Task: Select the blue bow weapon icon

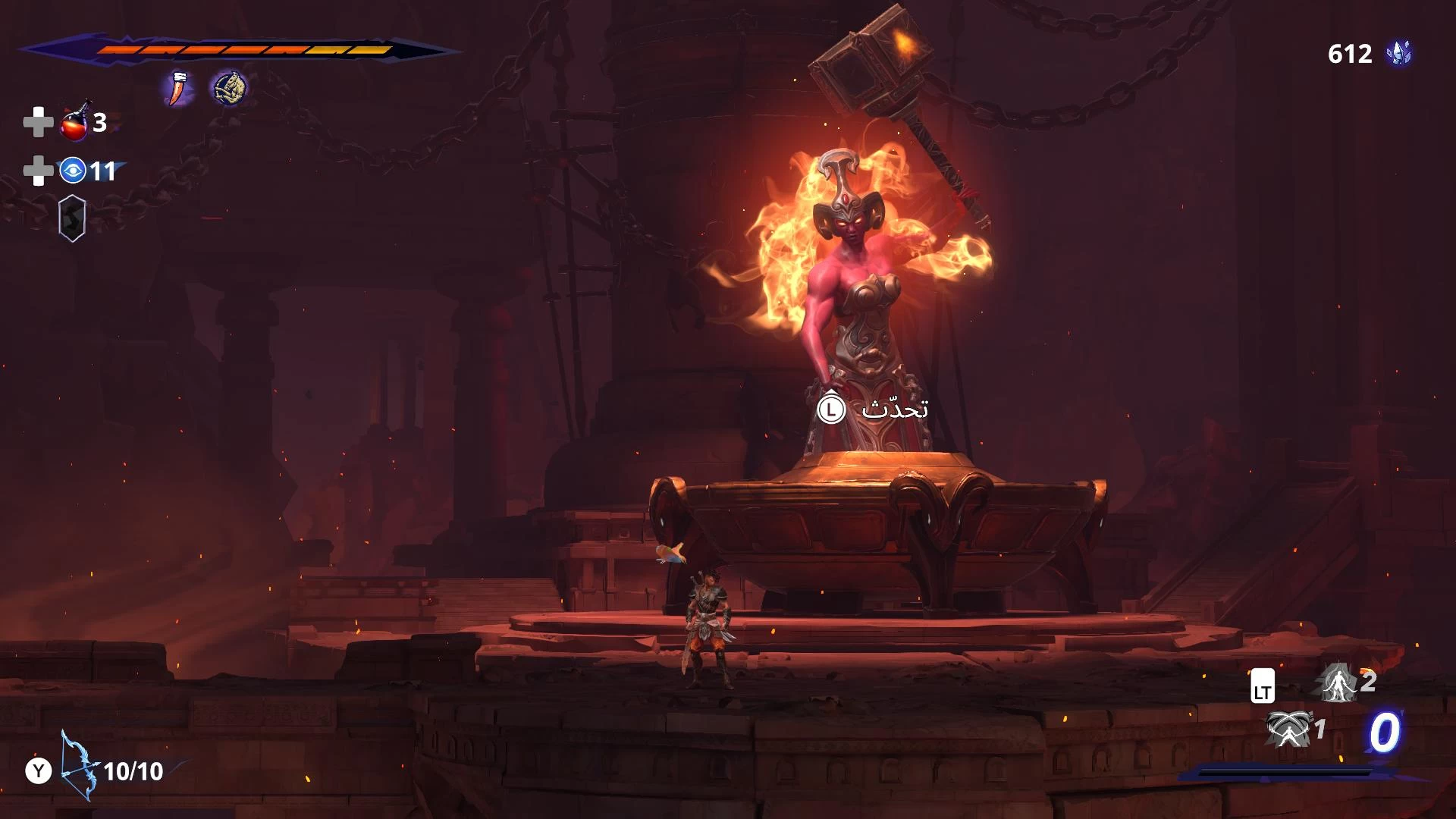Action: (x=79, y=766)
